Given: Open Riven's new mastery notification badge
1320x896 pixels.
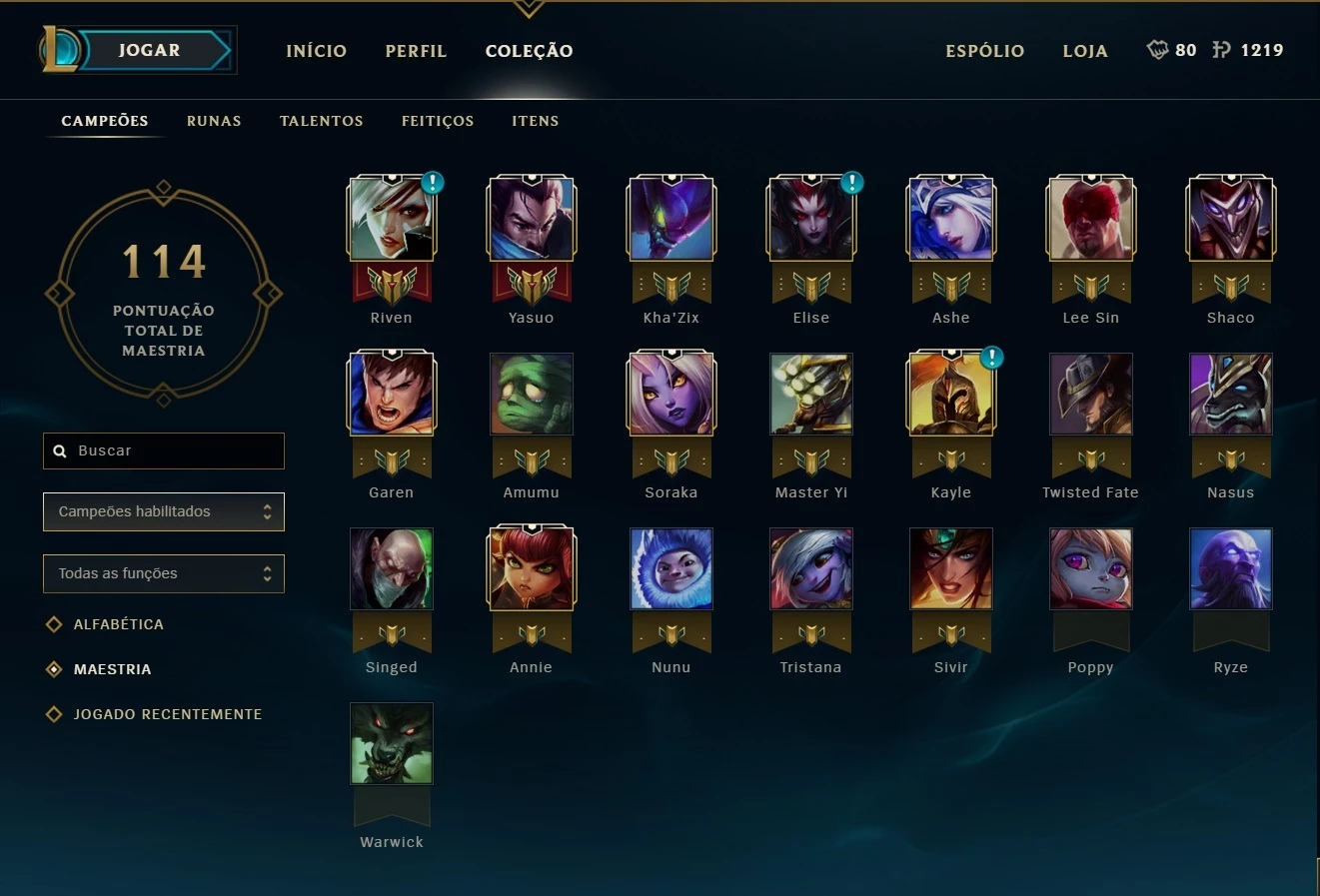Looking at the screenshot, I should pos(431,183).
